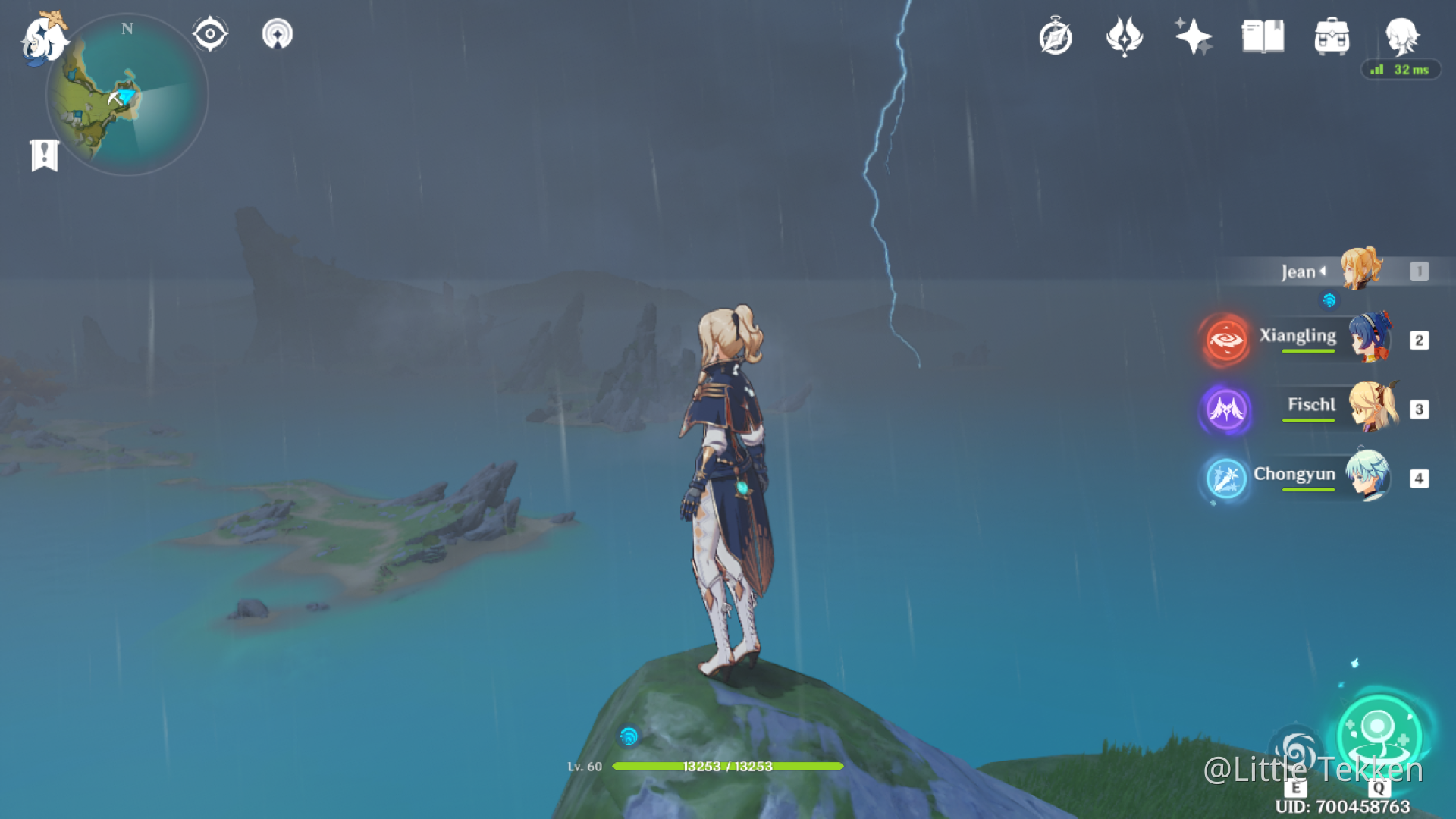Open the Events overview icon

(1056, 36)
